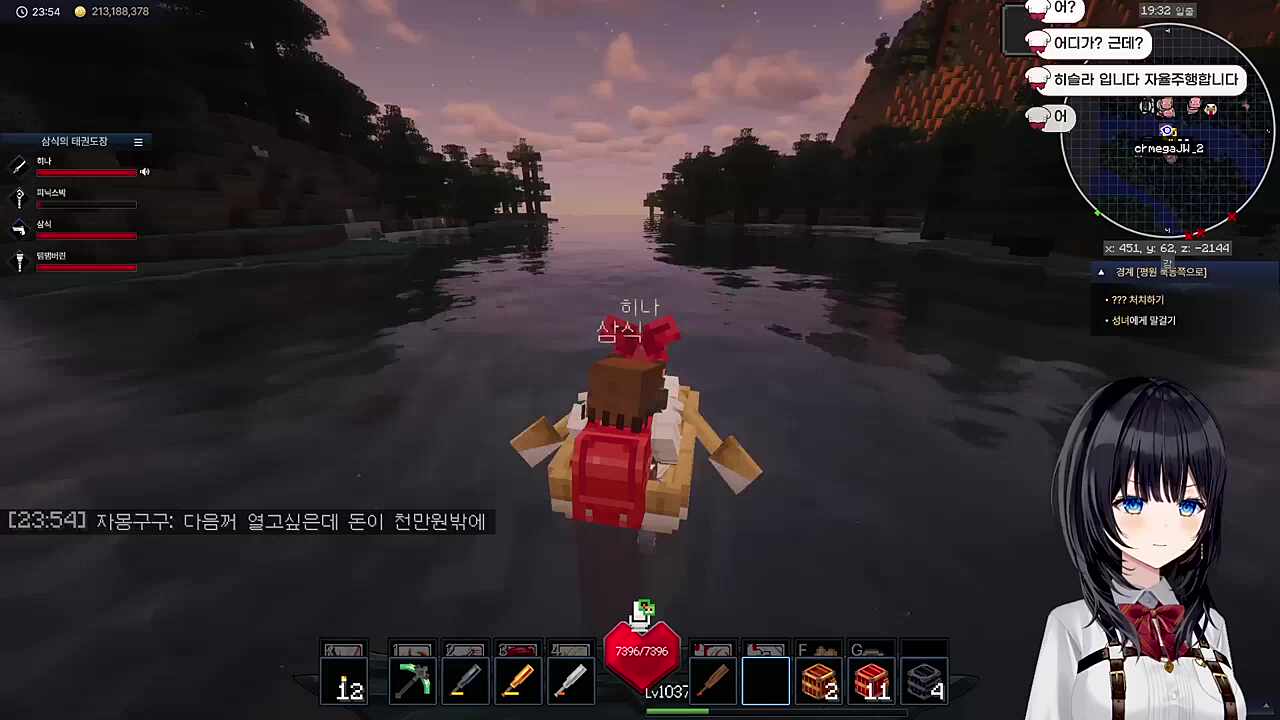Click the clock icon showing 23:54
Image resolution: width=1280 pixels, height=720 pixels.
(x=24, y=12)
